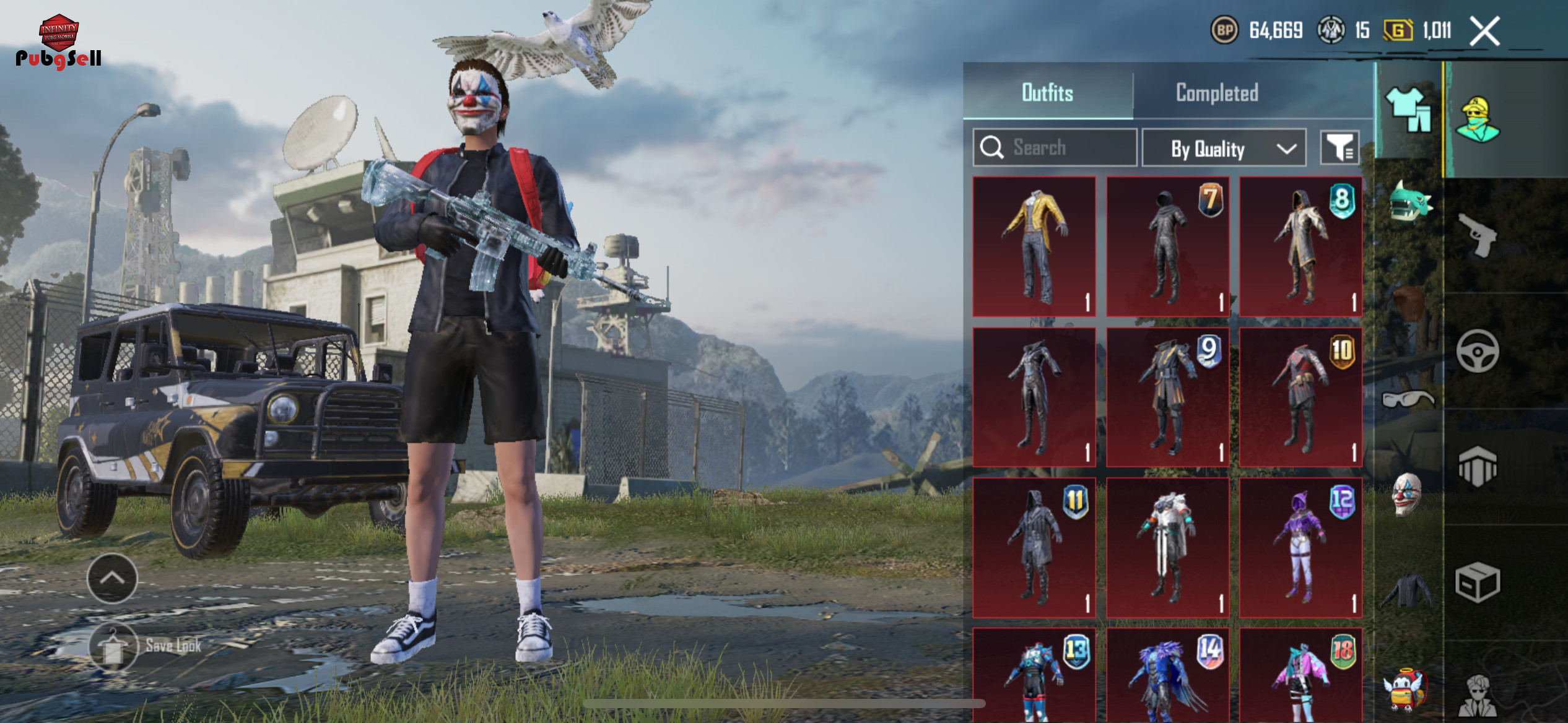
Task: Open the By Quality sort dropdown
Action: tap(1224, 149)
